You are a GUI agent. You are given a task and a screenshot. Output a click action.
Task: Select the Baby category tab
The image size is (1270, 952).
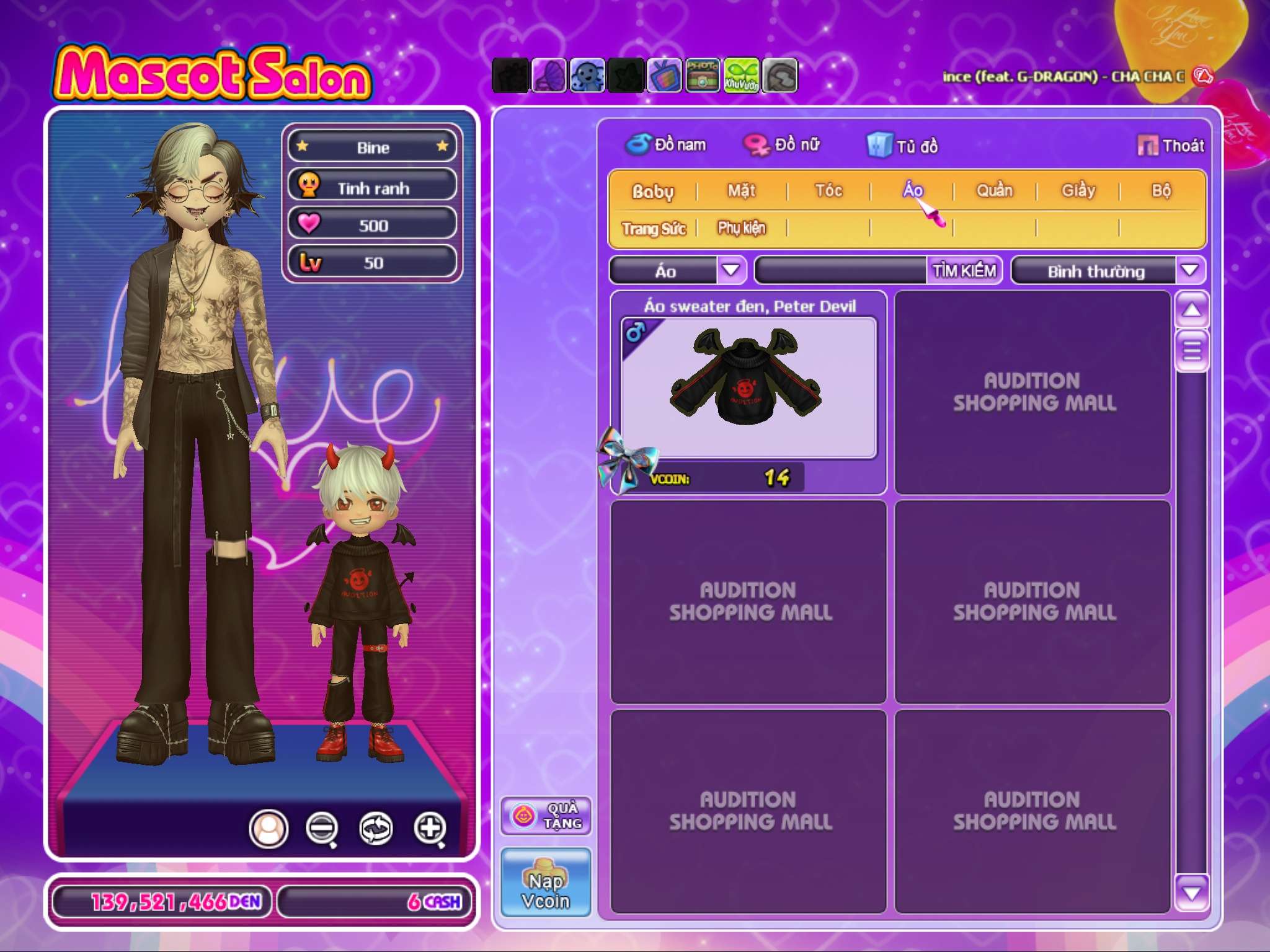[x=652, y=191]
